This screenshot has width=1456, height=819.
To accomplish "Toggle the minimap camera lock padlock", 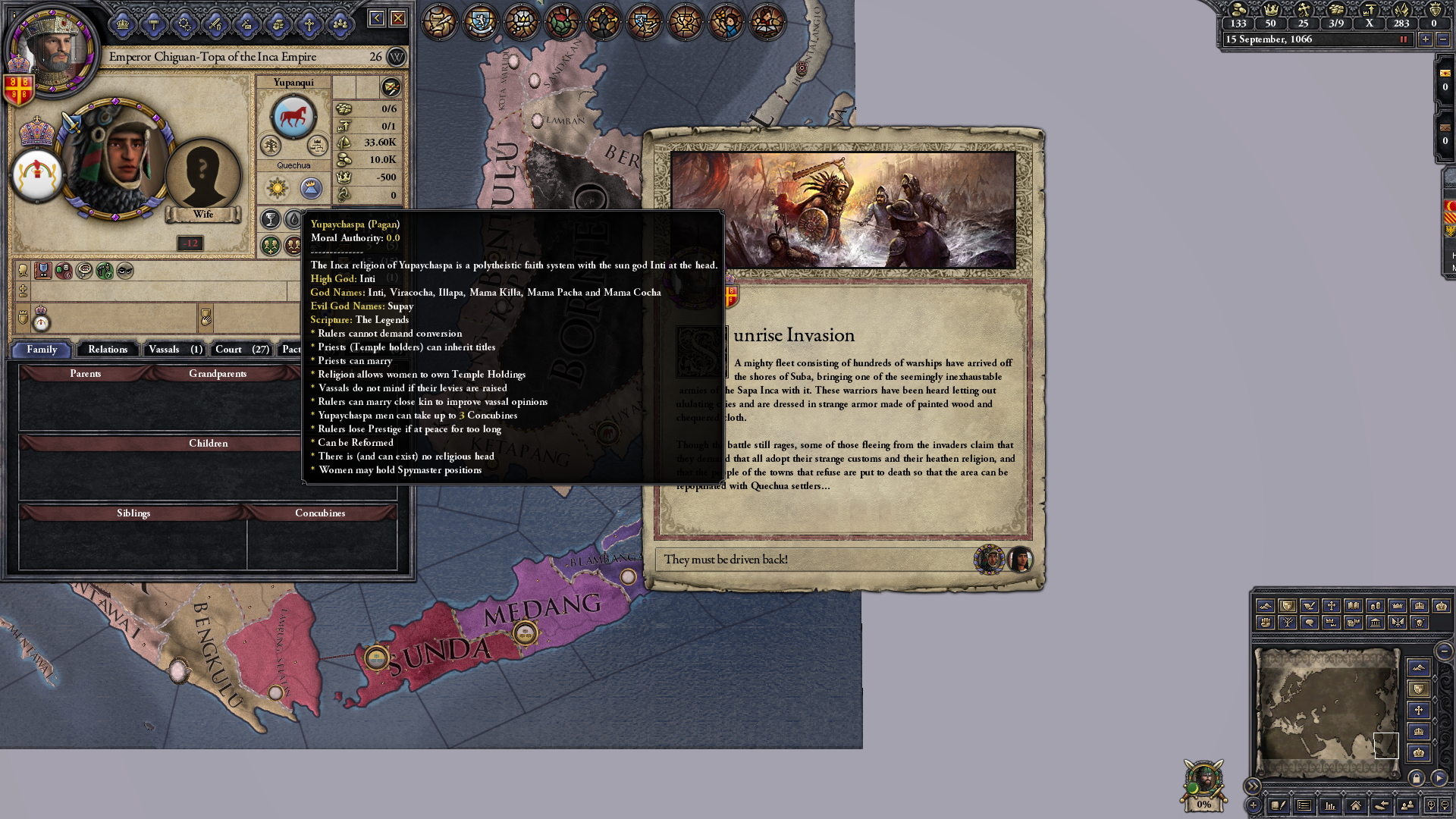I will pyautogui.click(x=1417, y=779).
